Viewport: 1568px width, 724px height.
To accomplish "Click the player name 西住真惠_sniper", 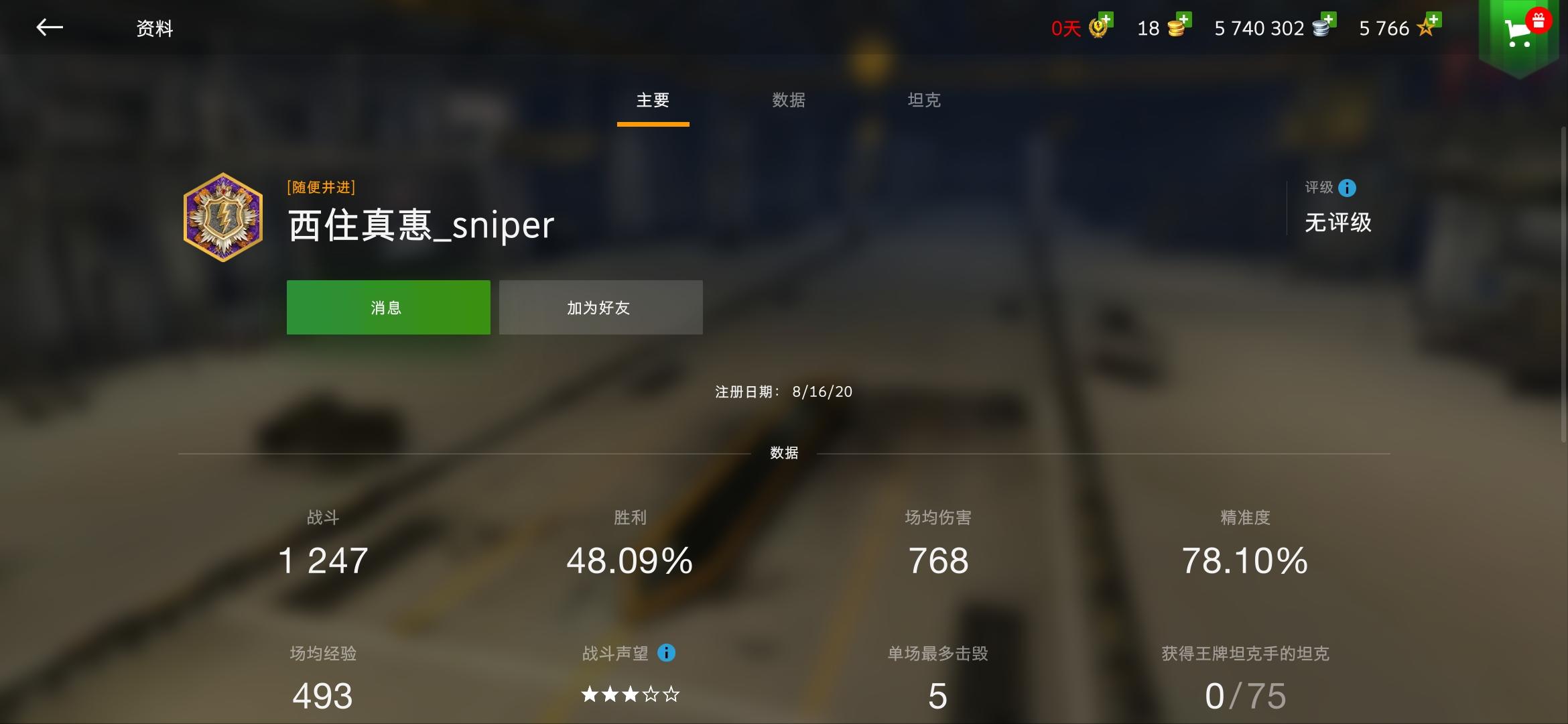I will point(420,226).
